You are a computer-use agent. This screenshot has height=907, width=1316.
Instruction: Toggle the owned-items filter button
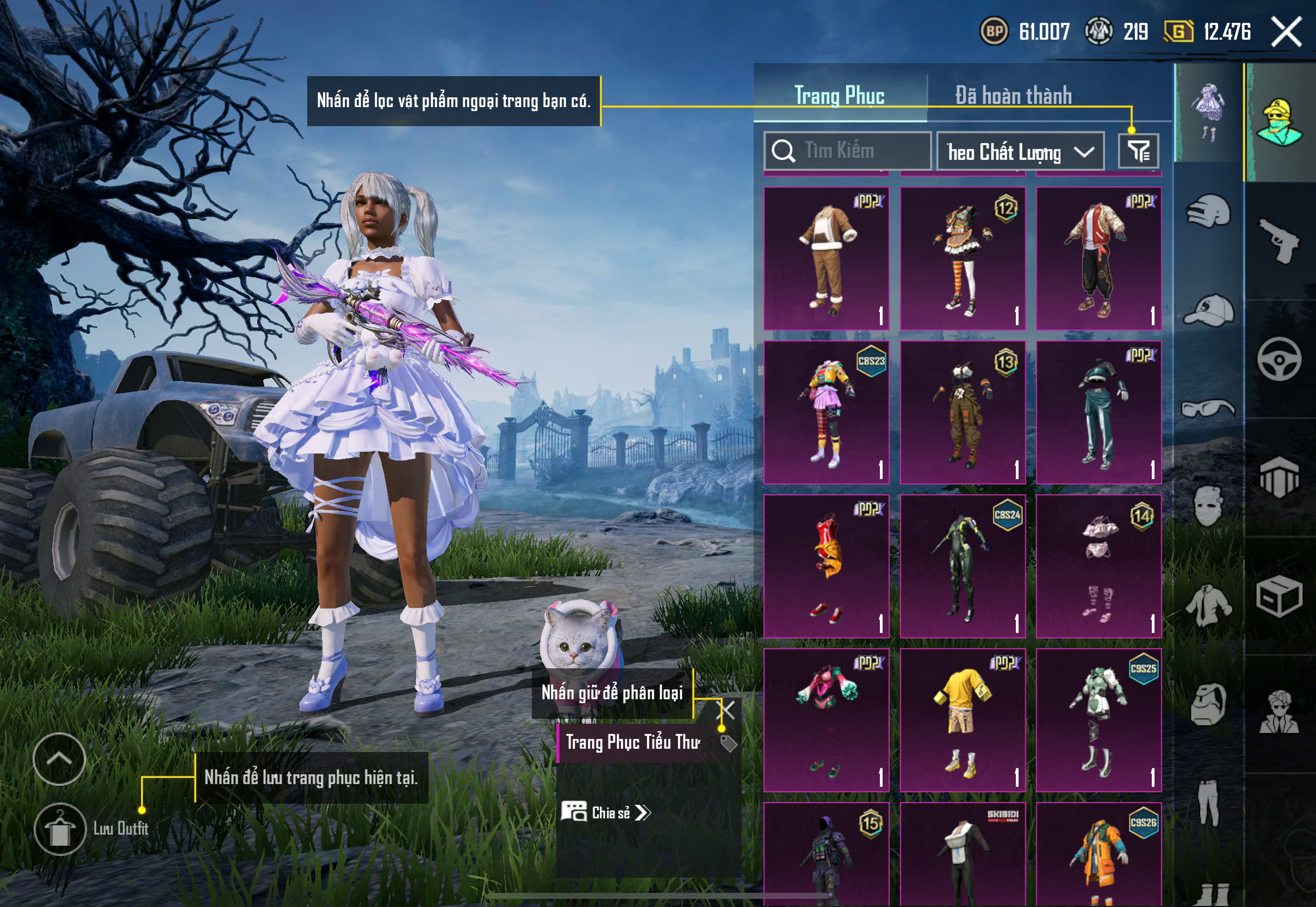point(1138,151)
